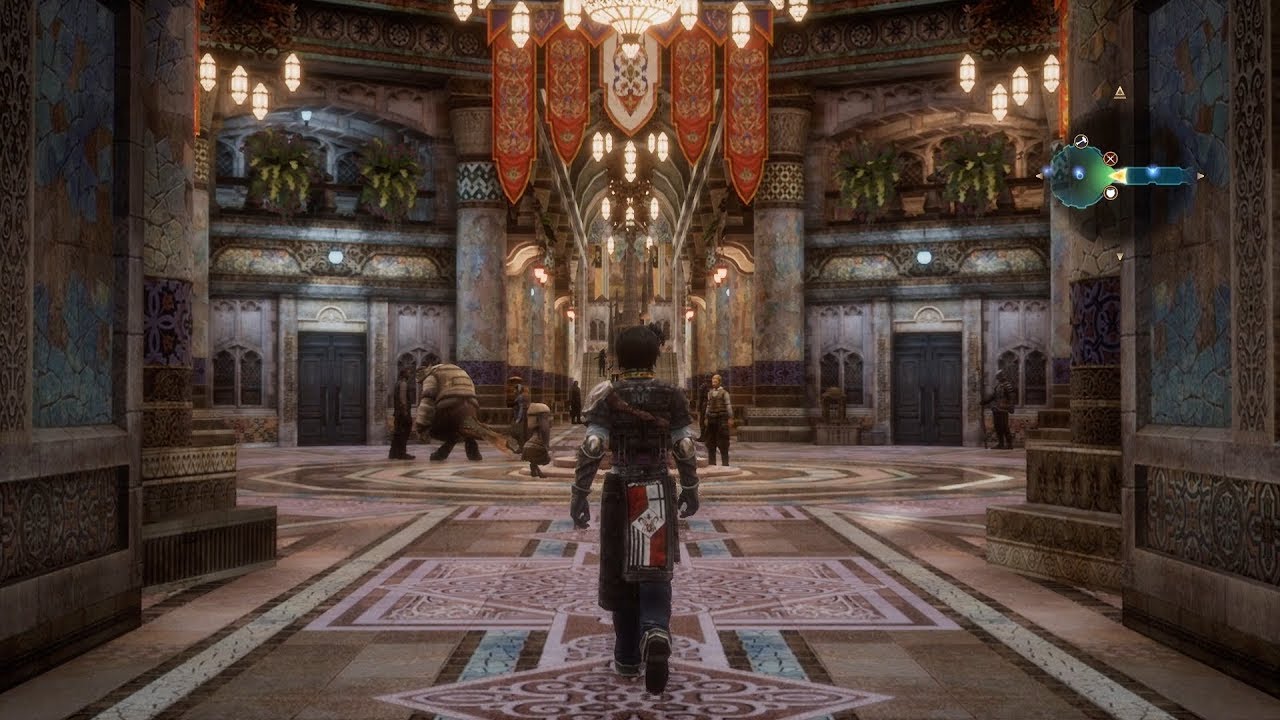The width and height of the screenshot is (1280, 720).
Task: Click the glowing blue point in the minimap corridor
Action: click(1153, 172)
